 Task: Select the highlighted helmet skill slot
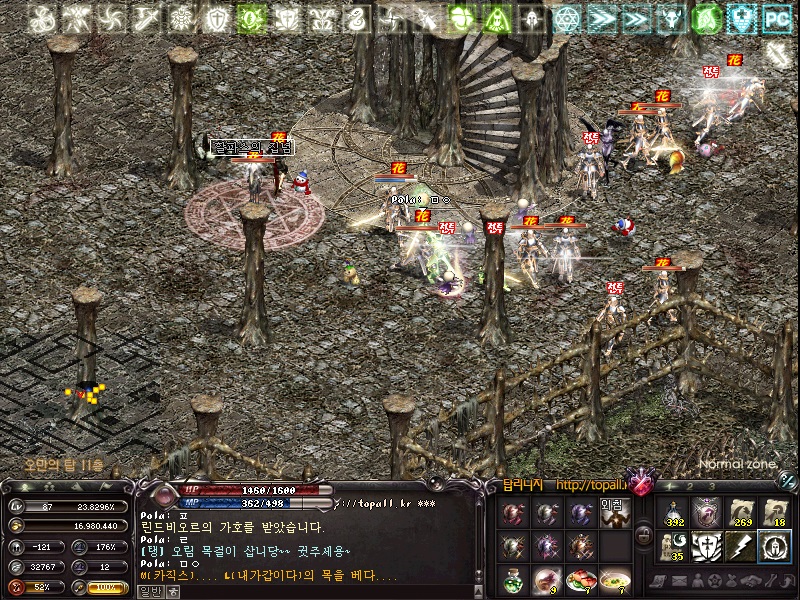coord(773,546)
